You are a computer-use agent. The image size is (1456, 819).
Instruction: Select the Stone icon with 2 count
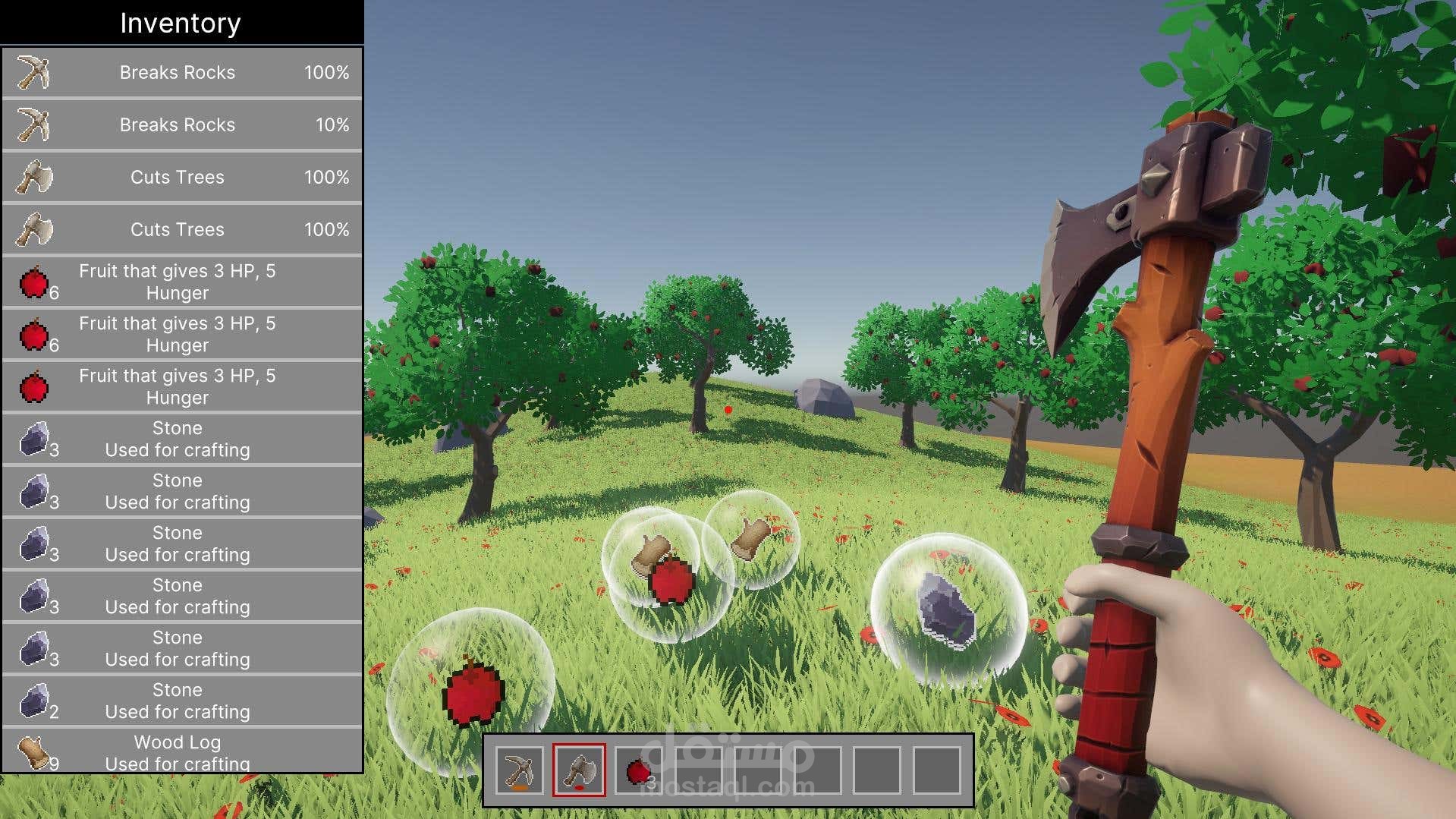click(x=33, y=701)
